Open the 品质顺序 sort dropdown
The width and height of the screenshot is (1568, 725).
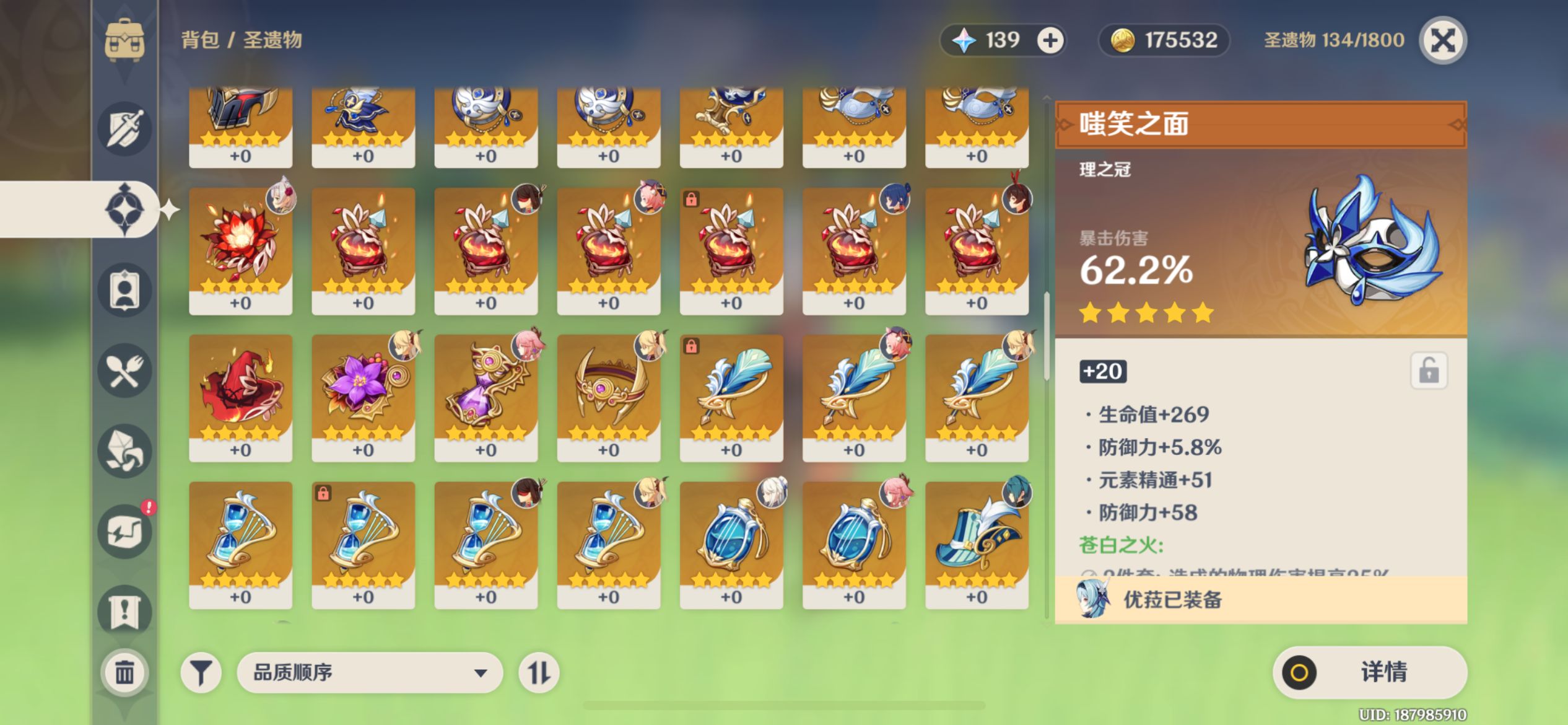tap(370, 672)
